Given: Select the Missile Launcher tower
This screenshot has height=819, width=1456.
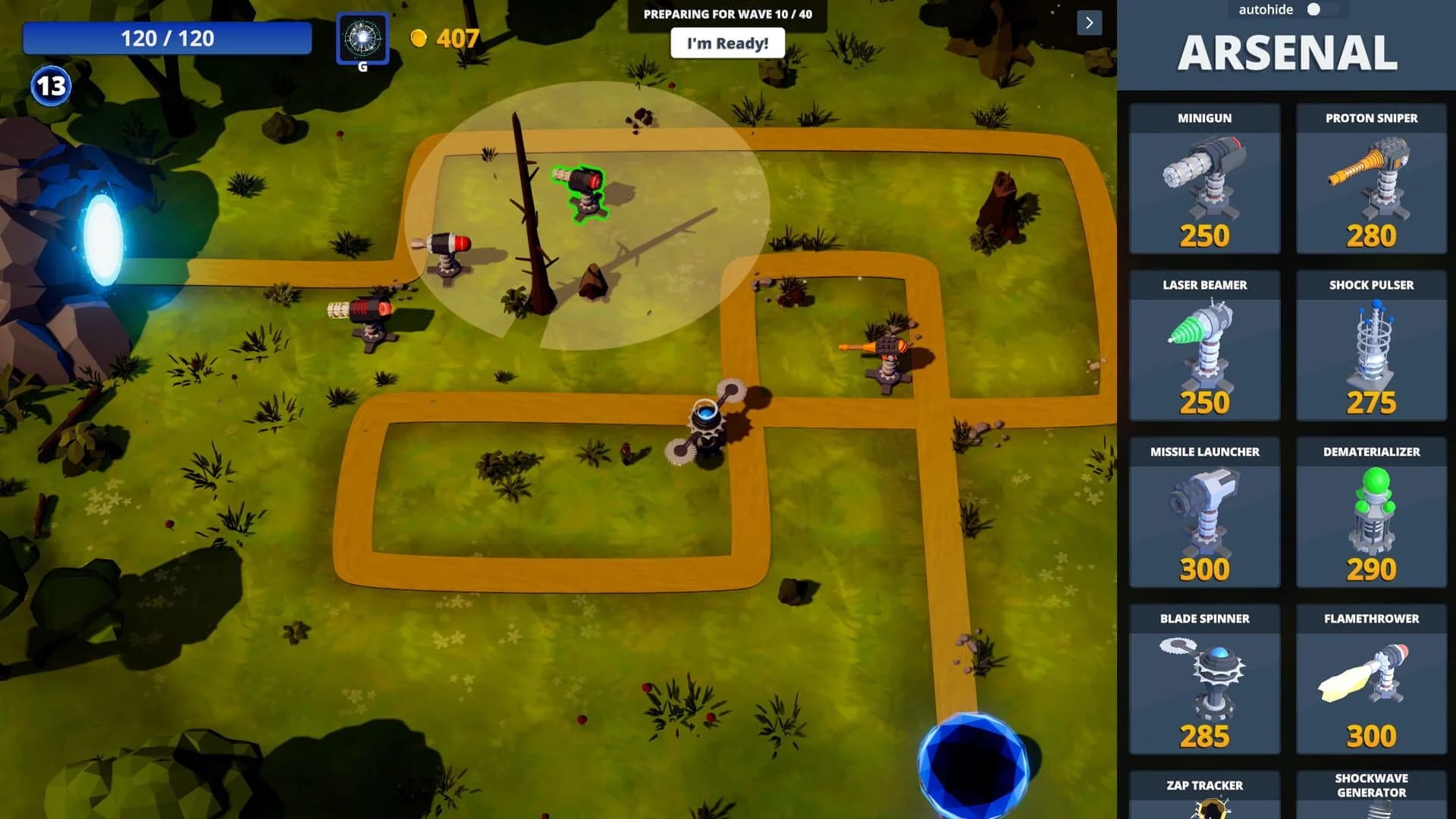Looking at the screenshot, I should click(x=1204, y=516).
